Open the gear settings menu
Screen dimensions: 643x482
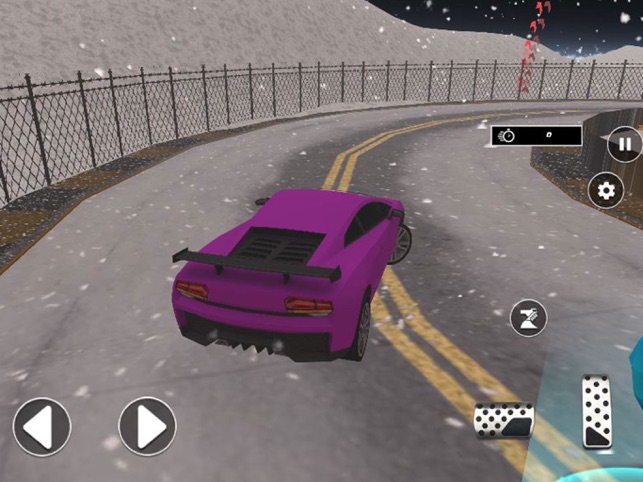tap(605, 190)
